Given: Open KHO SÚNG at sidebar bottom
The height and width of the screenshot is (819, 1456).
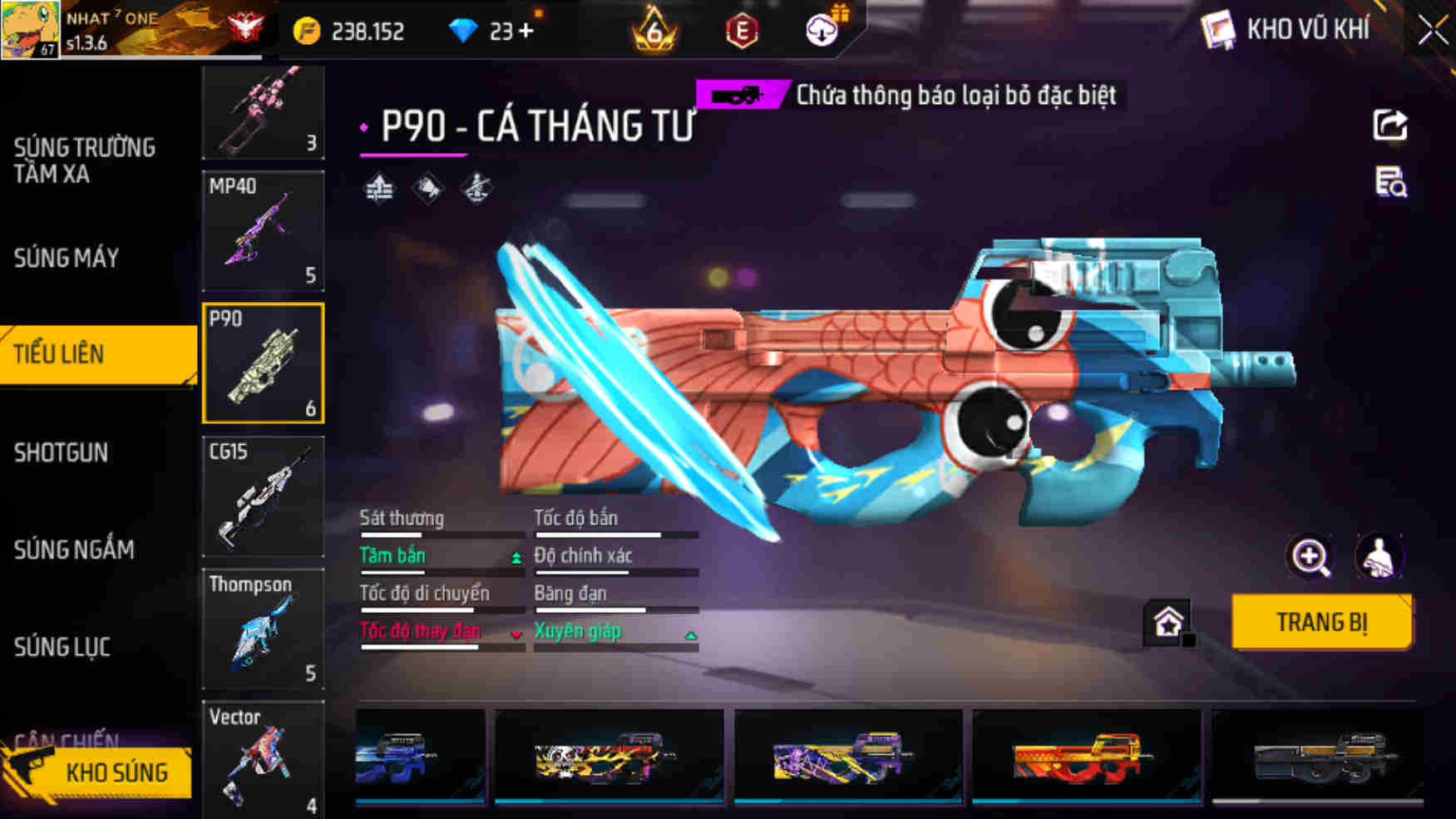Looking at the screenshot, I should 117,772.
